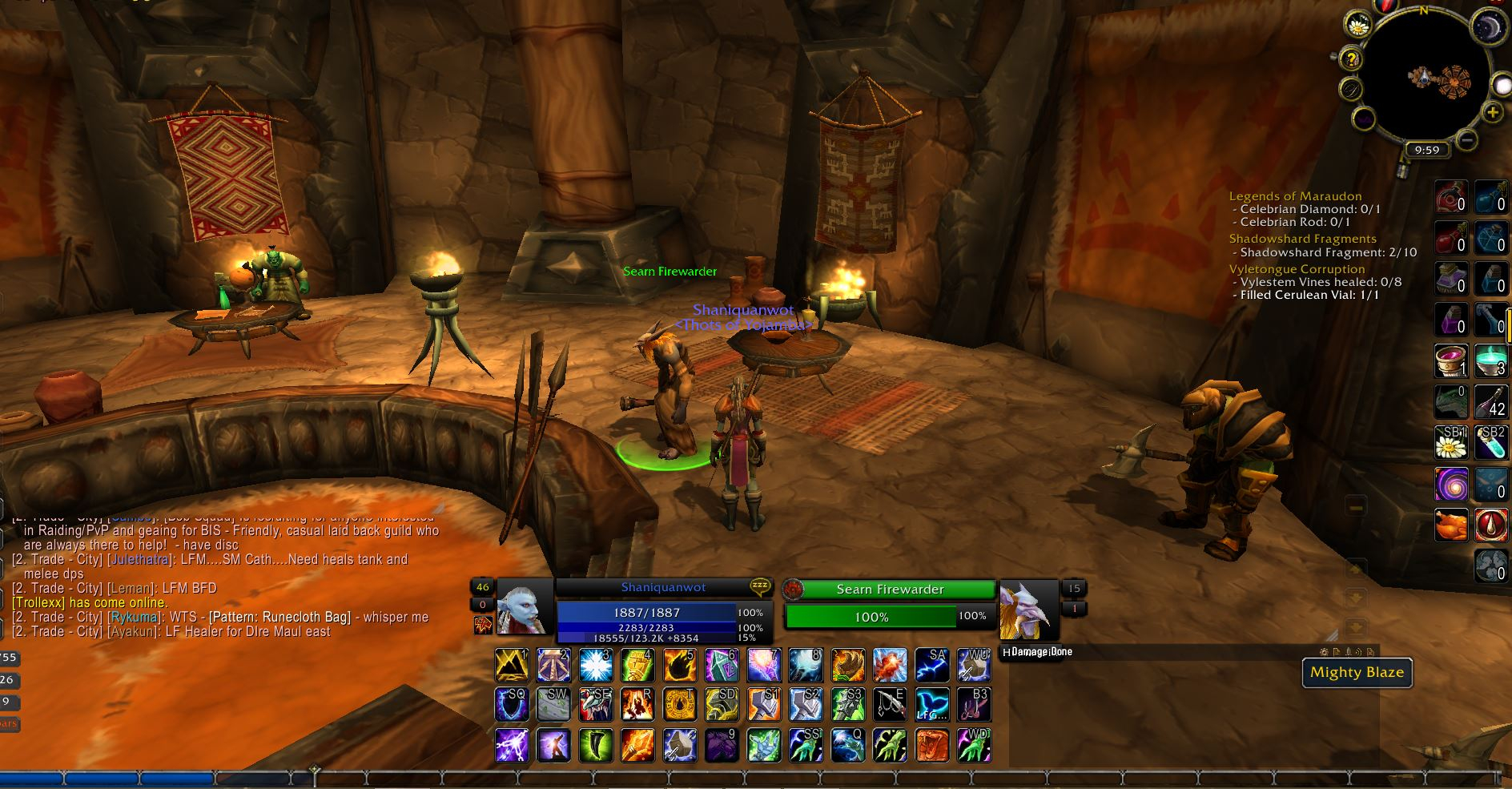Click the minimap's zoom-out minus button
Viewport: 1512px width, 789px height.
point(1467,140)
